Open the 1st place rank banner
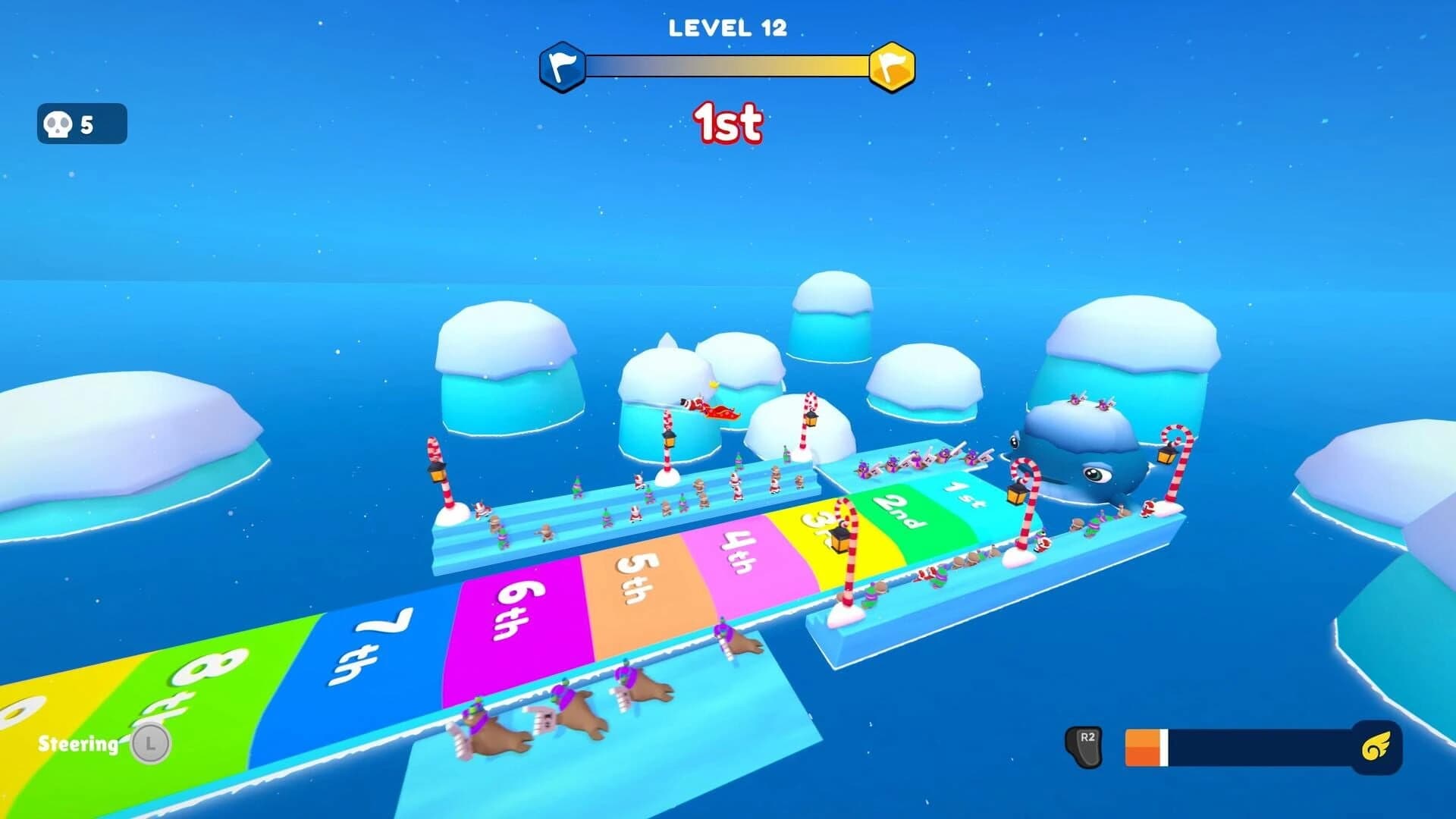Screen dimensions: 1456x819 click(x=726, y=122)
